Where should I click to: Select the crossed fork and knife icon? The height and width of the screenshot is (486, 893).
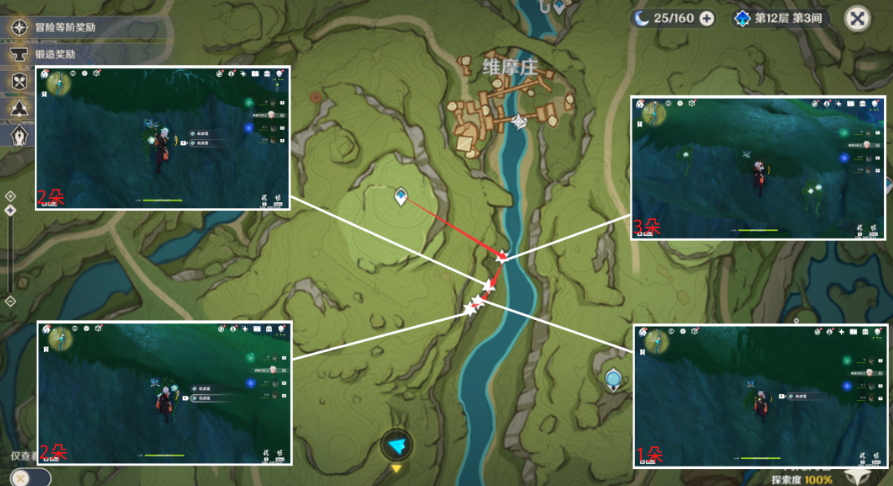click(x=18, y=82)
